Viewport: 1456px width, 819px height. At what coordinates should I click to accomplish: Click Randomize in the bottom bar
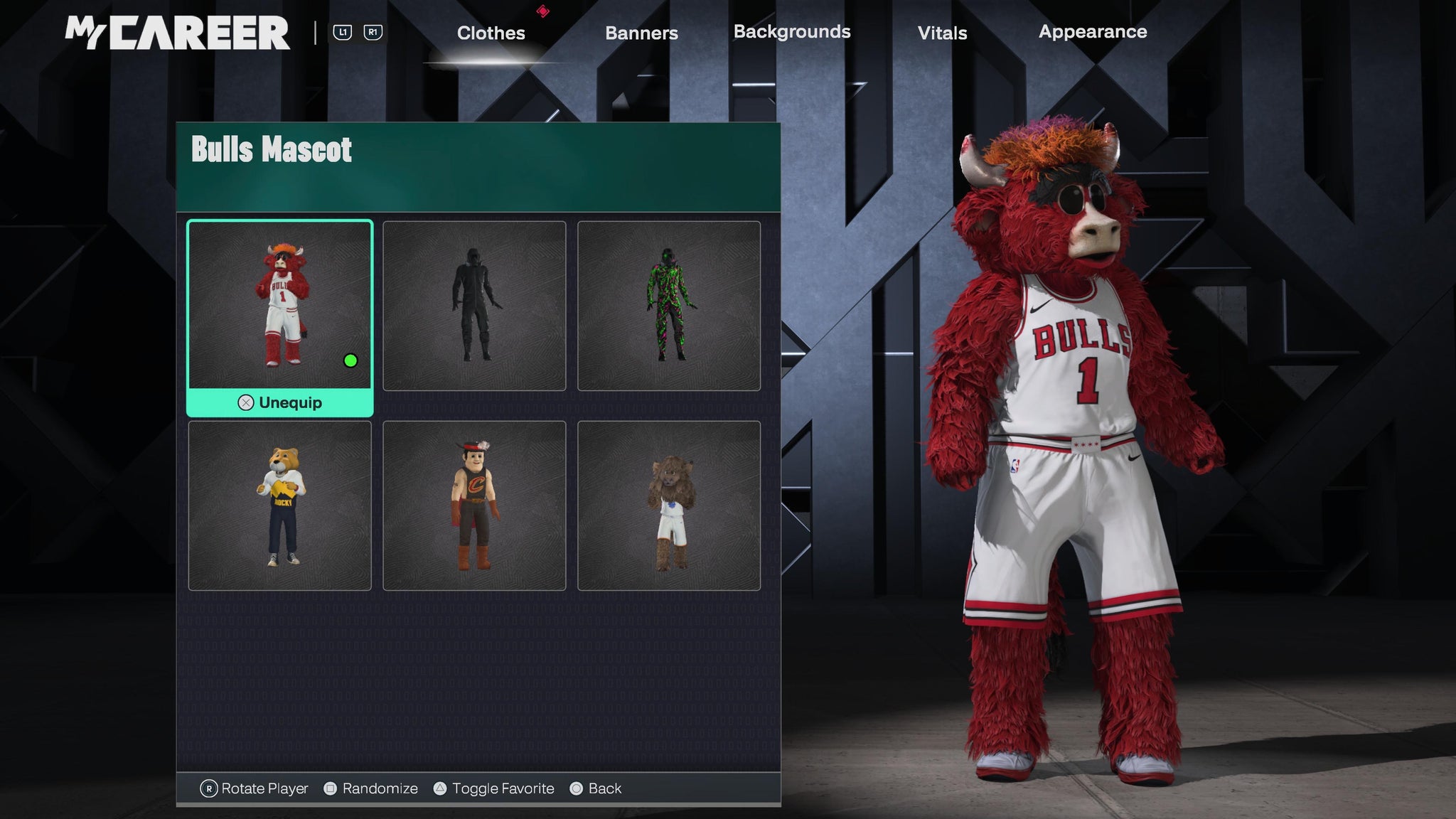click(371, 788)
